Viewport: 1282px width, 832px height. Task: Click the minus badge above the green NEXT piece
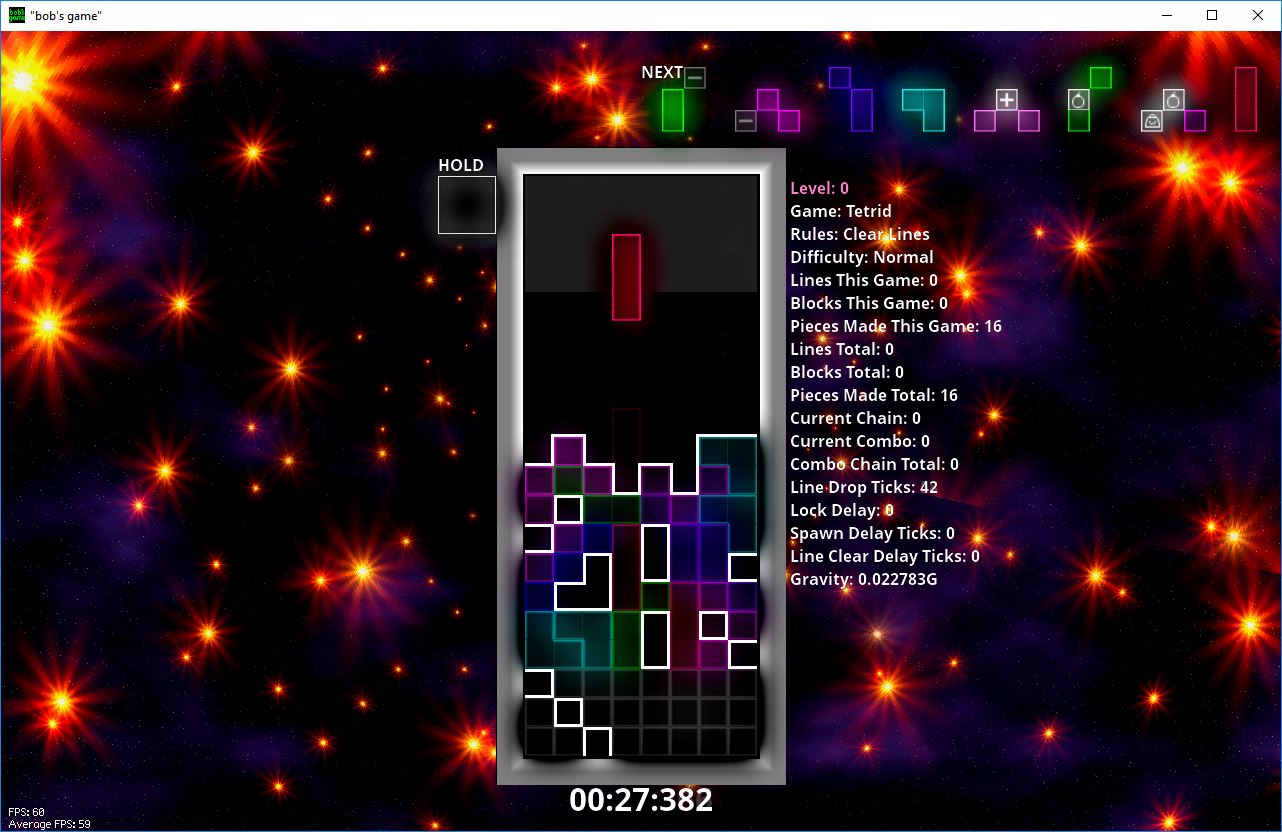pyautogui.click(x=694, y=75)
